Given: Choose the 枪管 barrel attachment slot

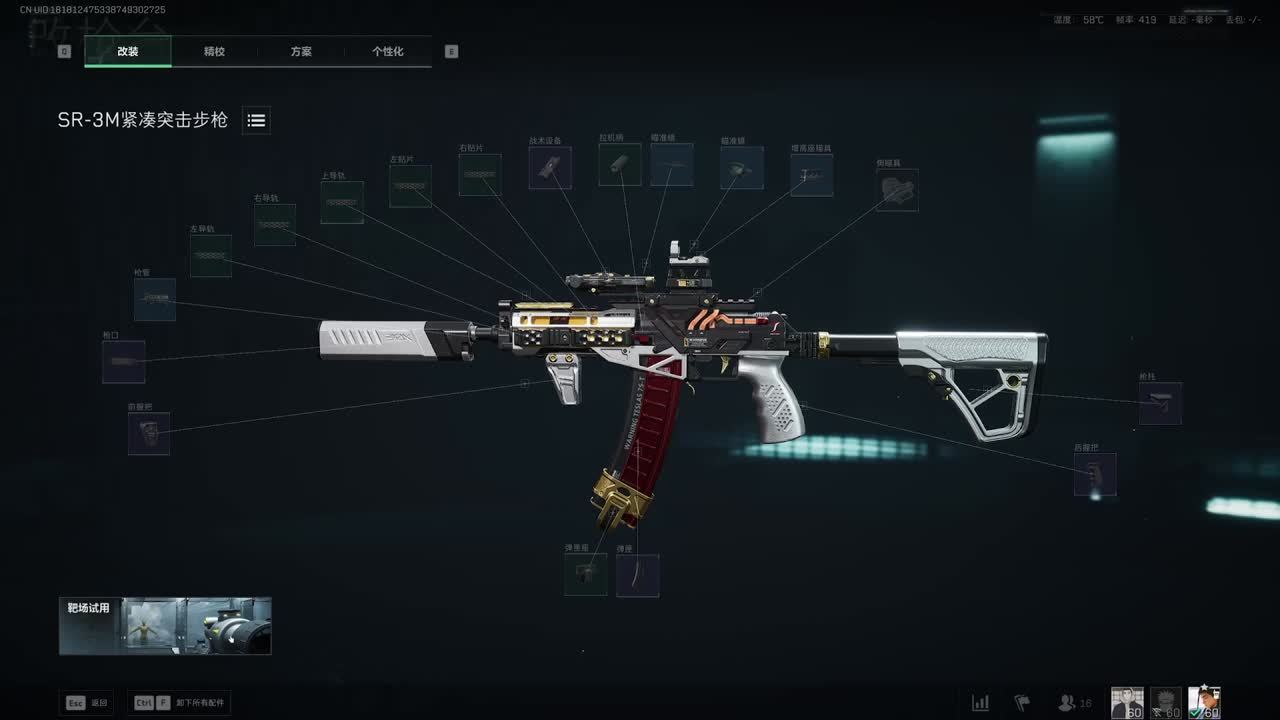Looking at the screenshot, I should point(155,299).
